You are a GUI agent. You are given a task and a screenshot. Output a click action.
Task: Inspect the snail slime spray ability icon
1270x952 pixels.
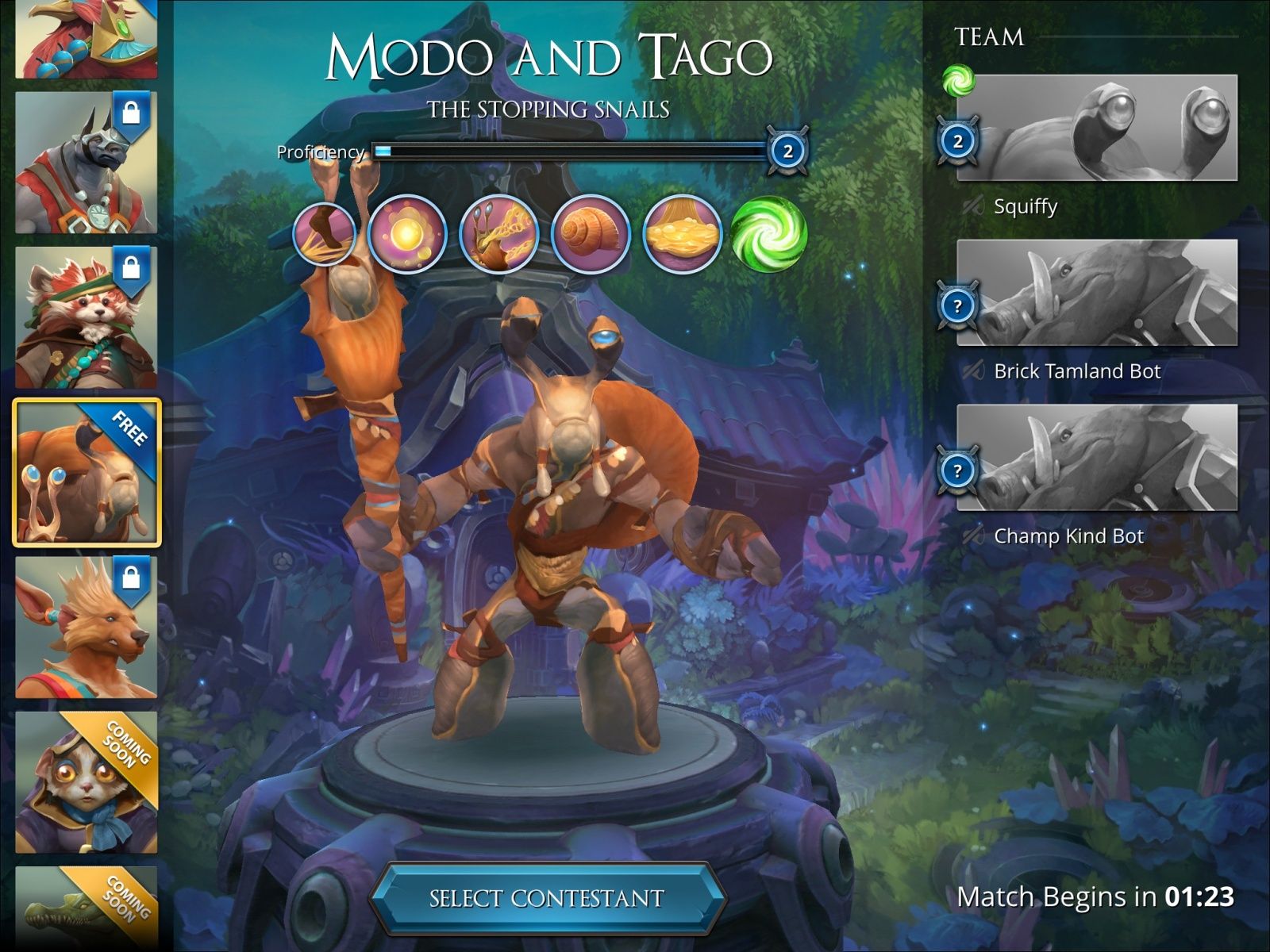pos(498,235)
